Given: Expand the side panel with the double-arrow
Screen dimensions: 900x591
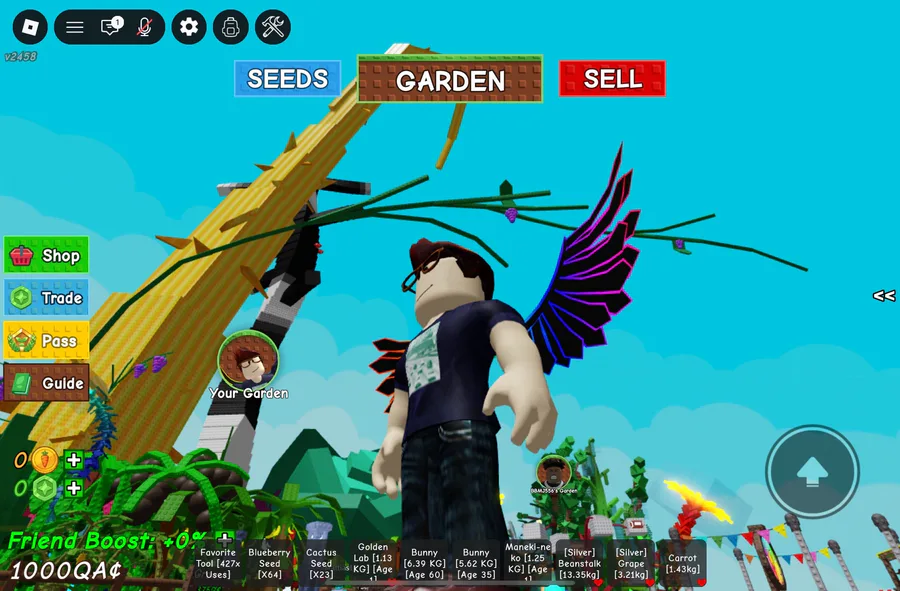Looking at the screenshot, I should point(883,296).
